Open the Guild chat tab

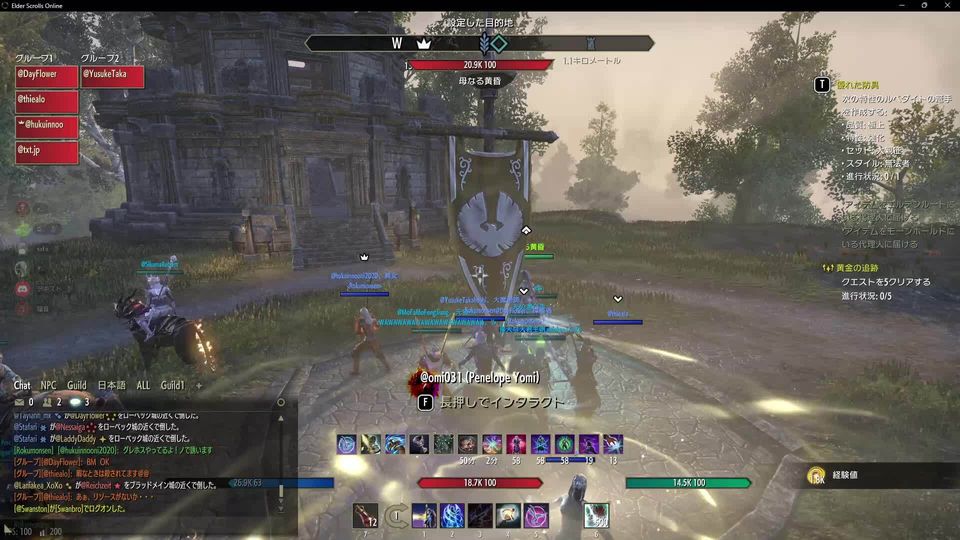tap(77, 385)
